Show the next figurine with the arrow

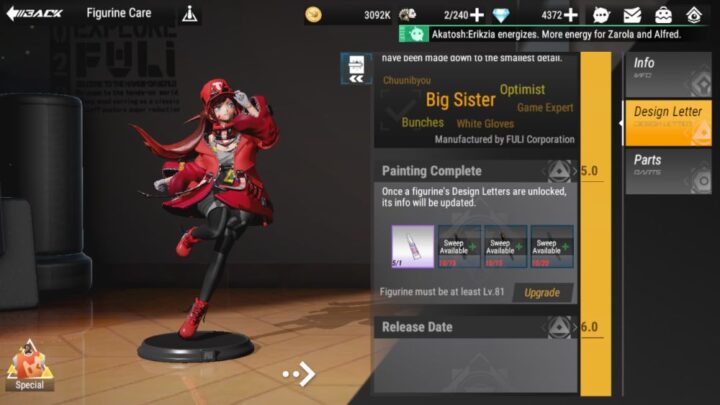[300, 374]
